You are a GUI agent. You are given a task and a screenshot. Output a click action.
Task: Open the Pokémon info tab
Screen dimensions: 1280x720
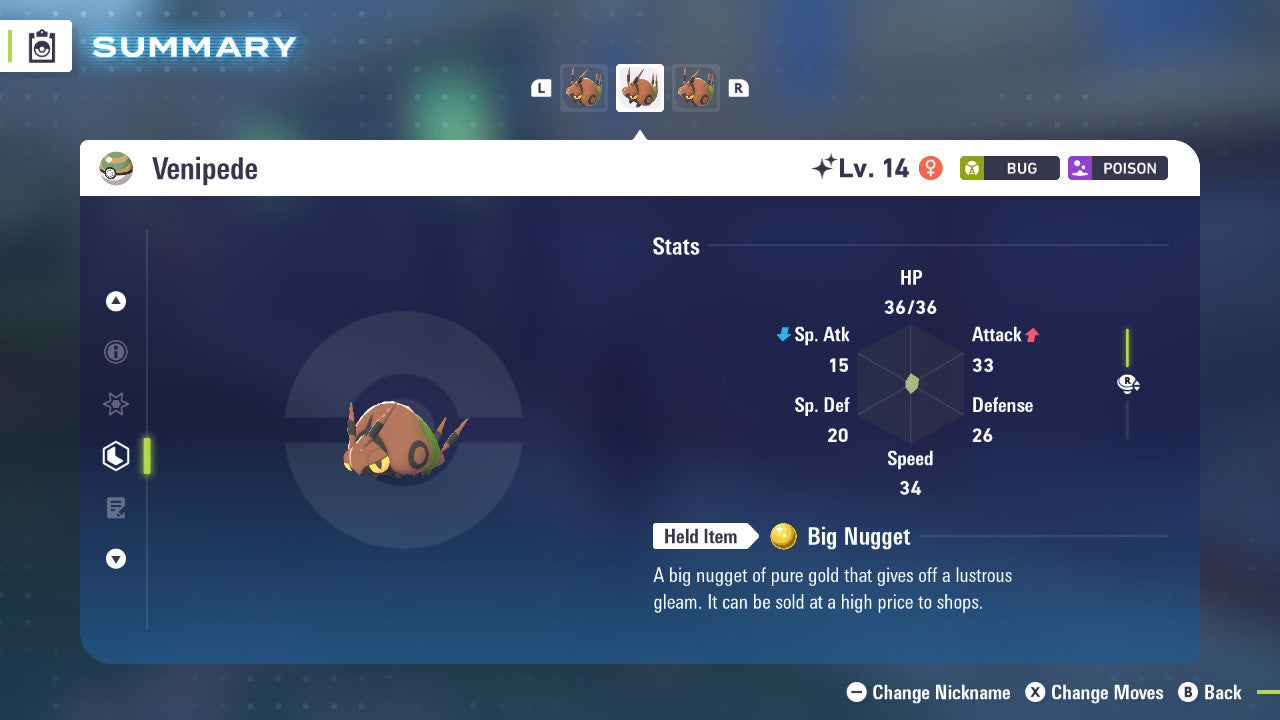pos(116,352)
